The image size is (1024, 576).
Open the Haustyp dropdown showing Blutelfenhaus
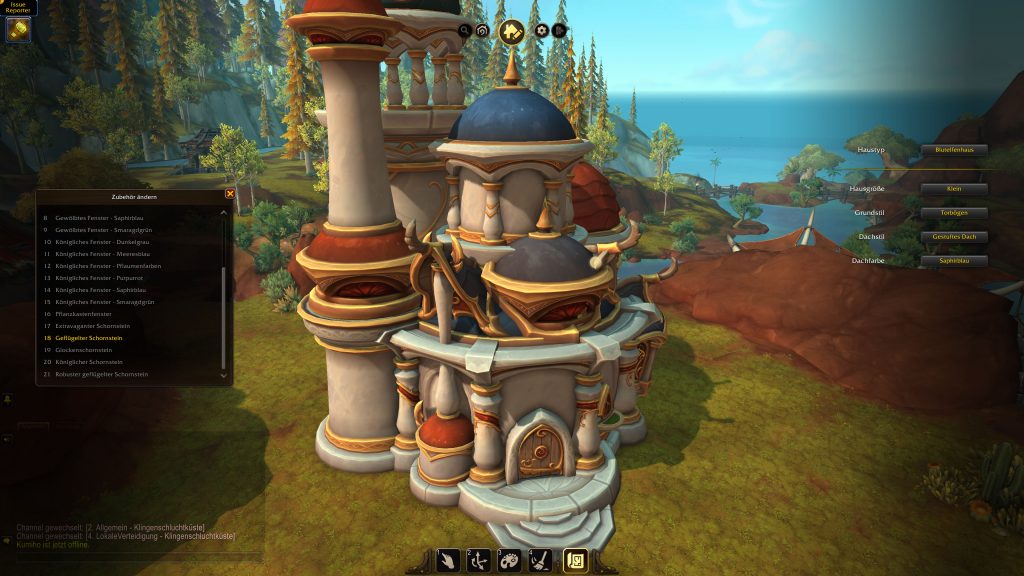point(954,150)
